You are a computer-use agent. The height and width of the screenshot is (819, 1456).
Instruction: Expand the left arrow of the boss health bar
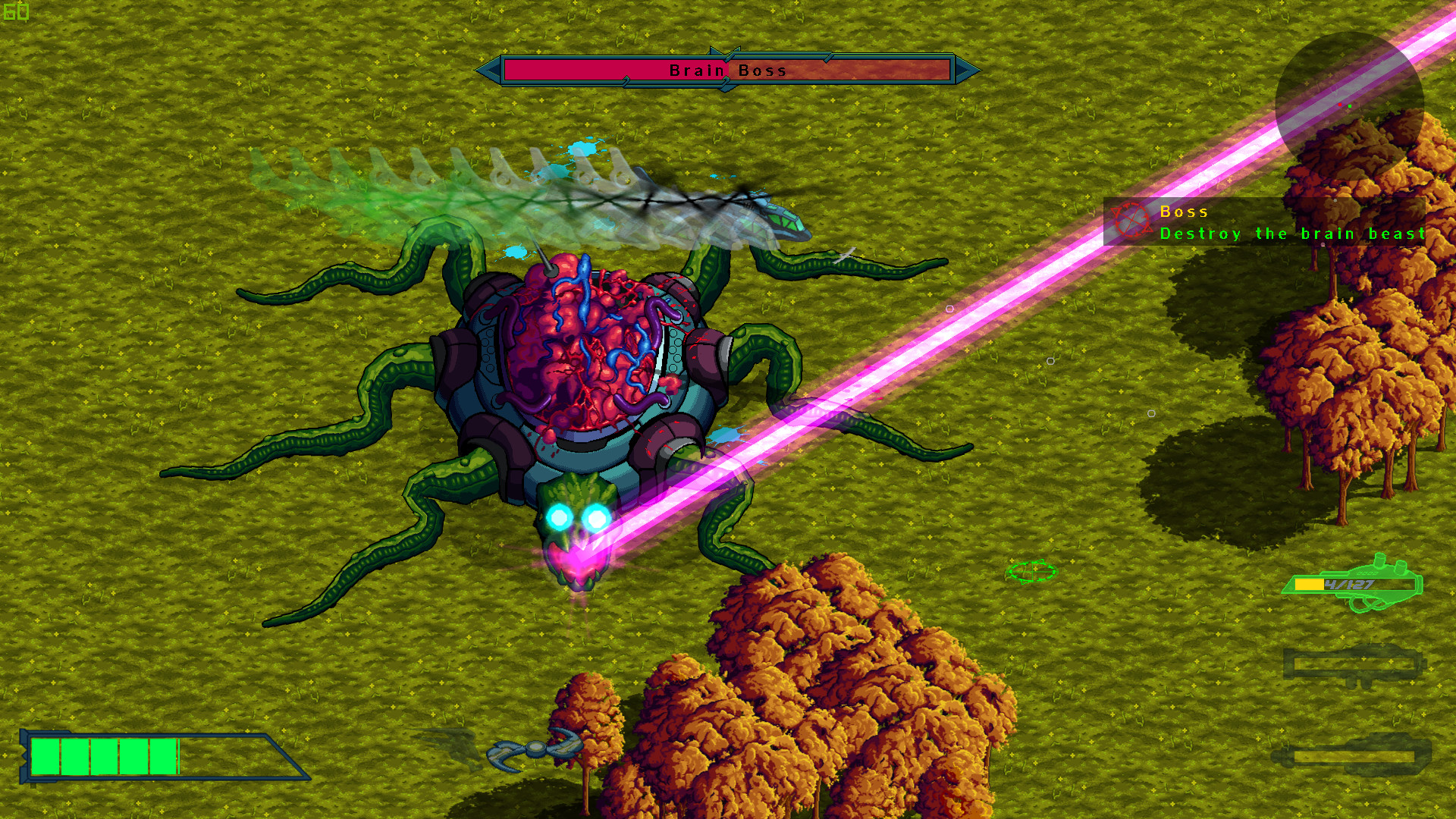pos(488,69)
